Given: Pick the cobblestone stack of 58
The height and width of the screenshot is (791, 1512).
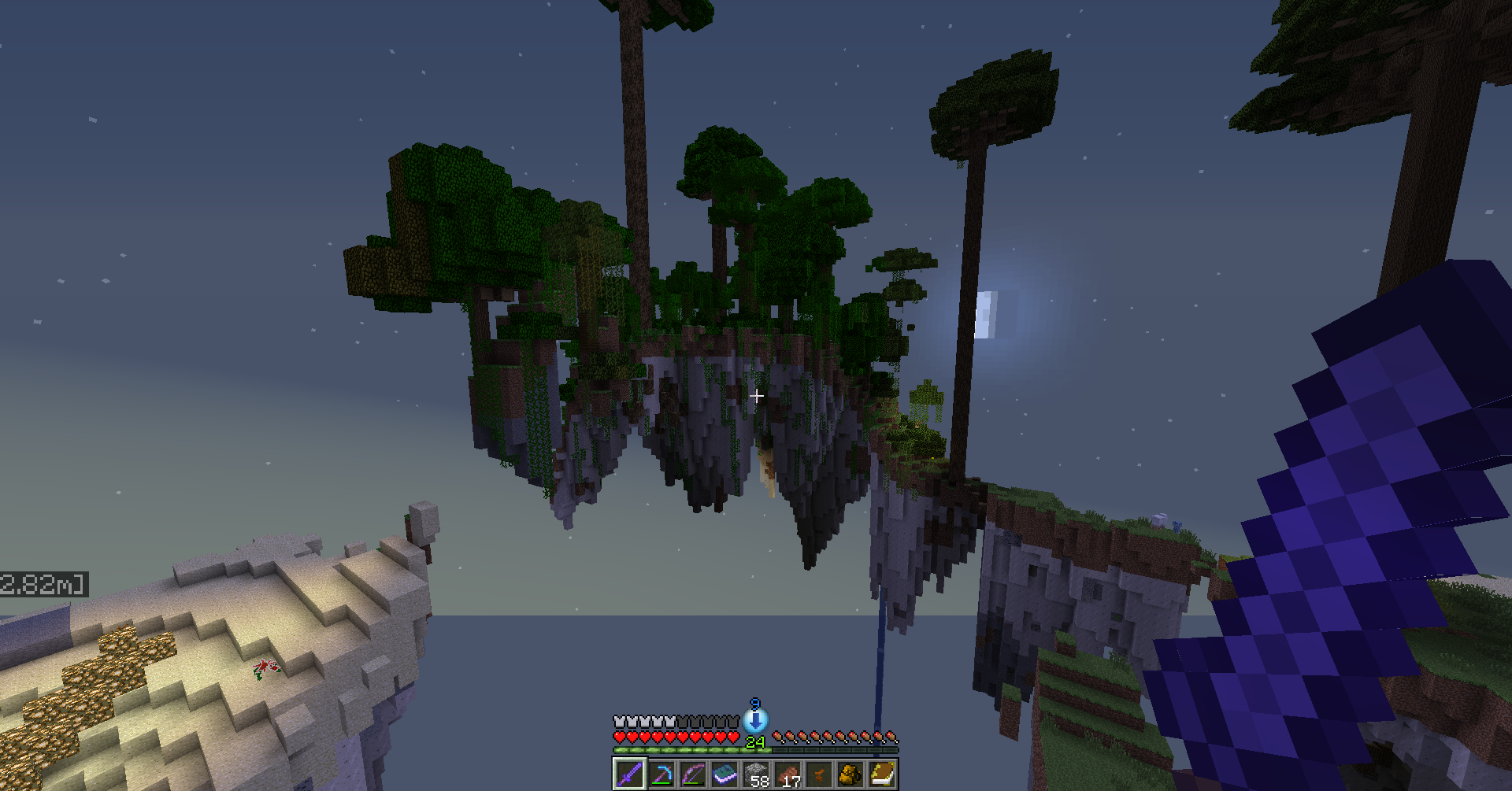Looking at the screenshot, I should click(756, 774).
